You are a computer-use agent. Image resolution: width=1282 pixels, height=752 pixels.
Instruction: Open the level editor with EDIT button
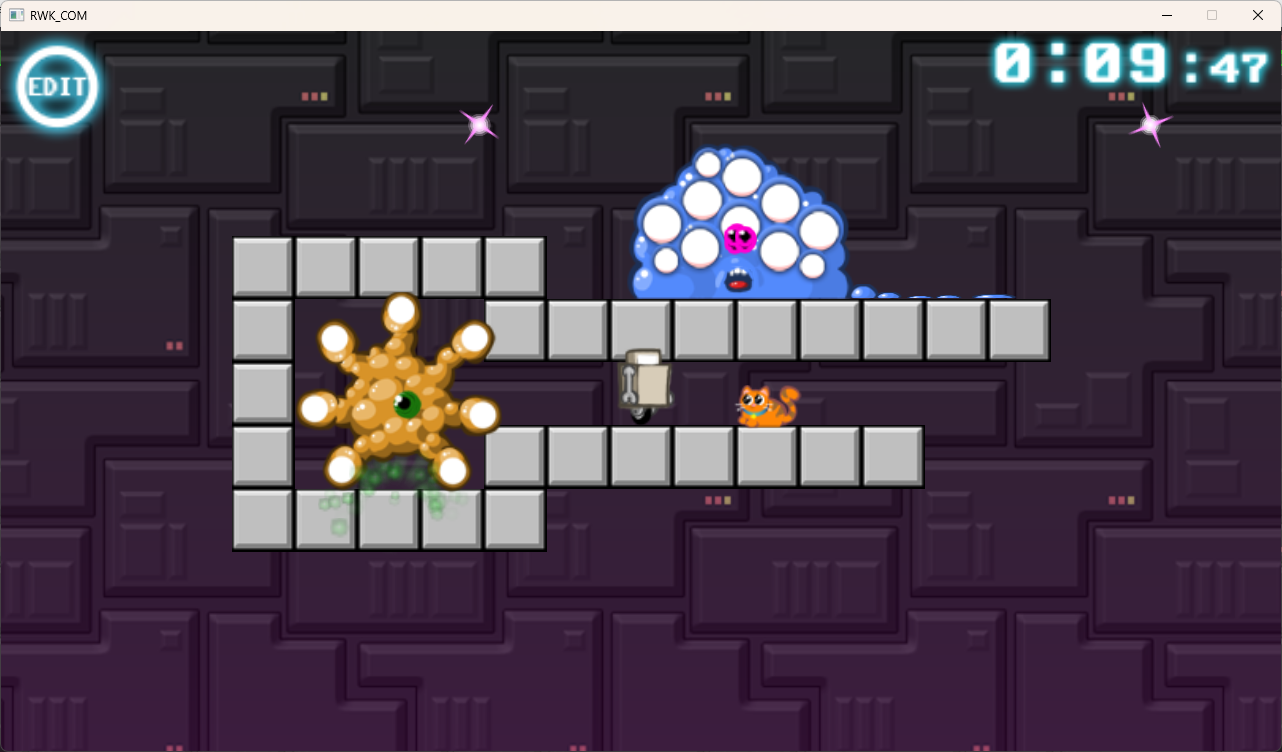point(57,86)
